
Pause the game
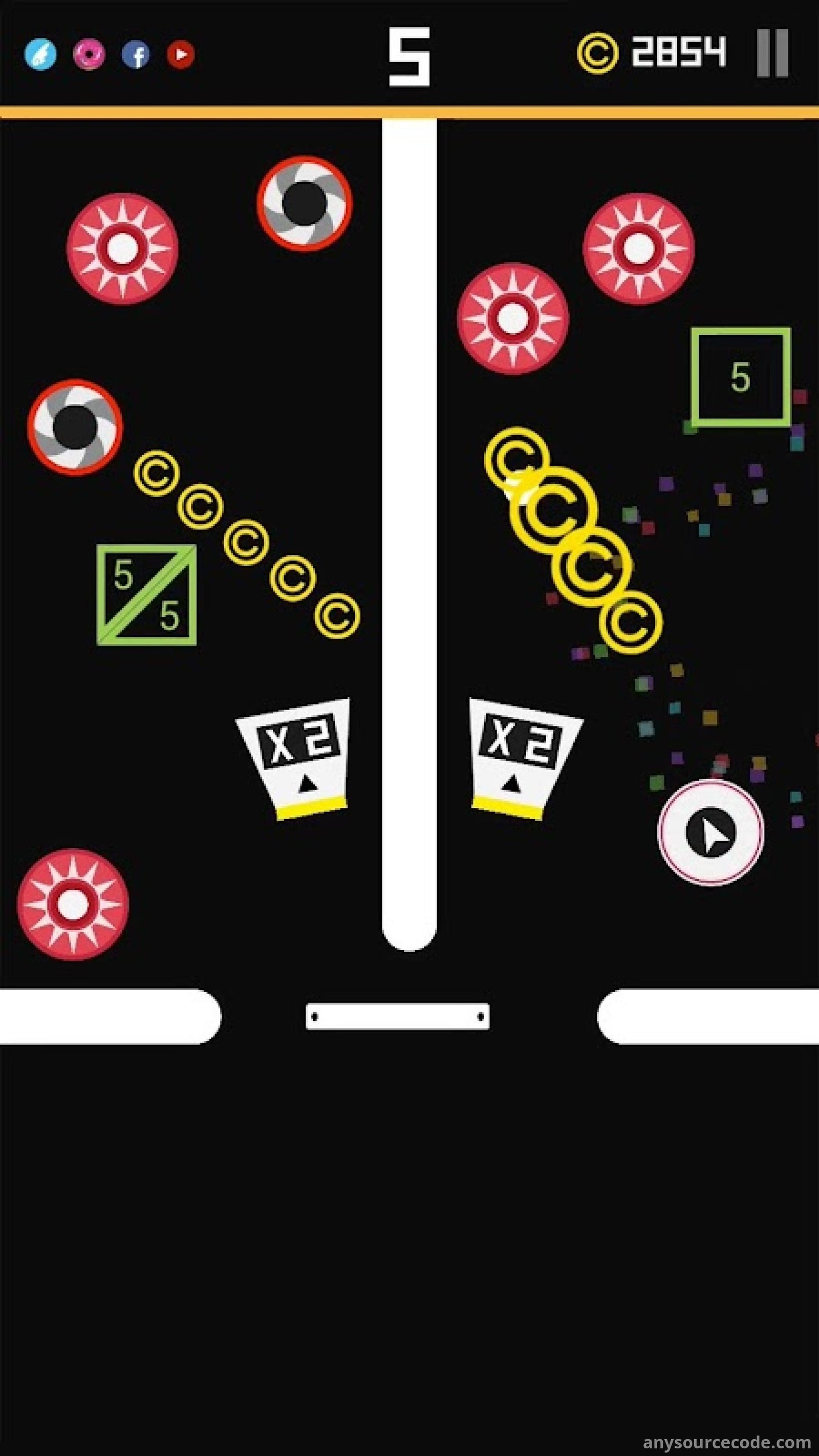[772, 53]
